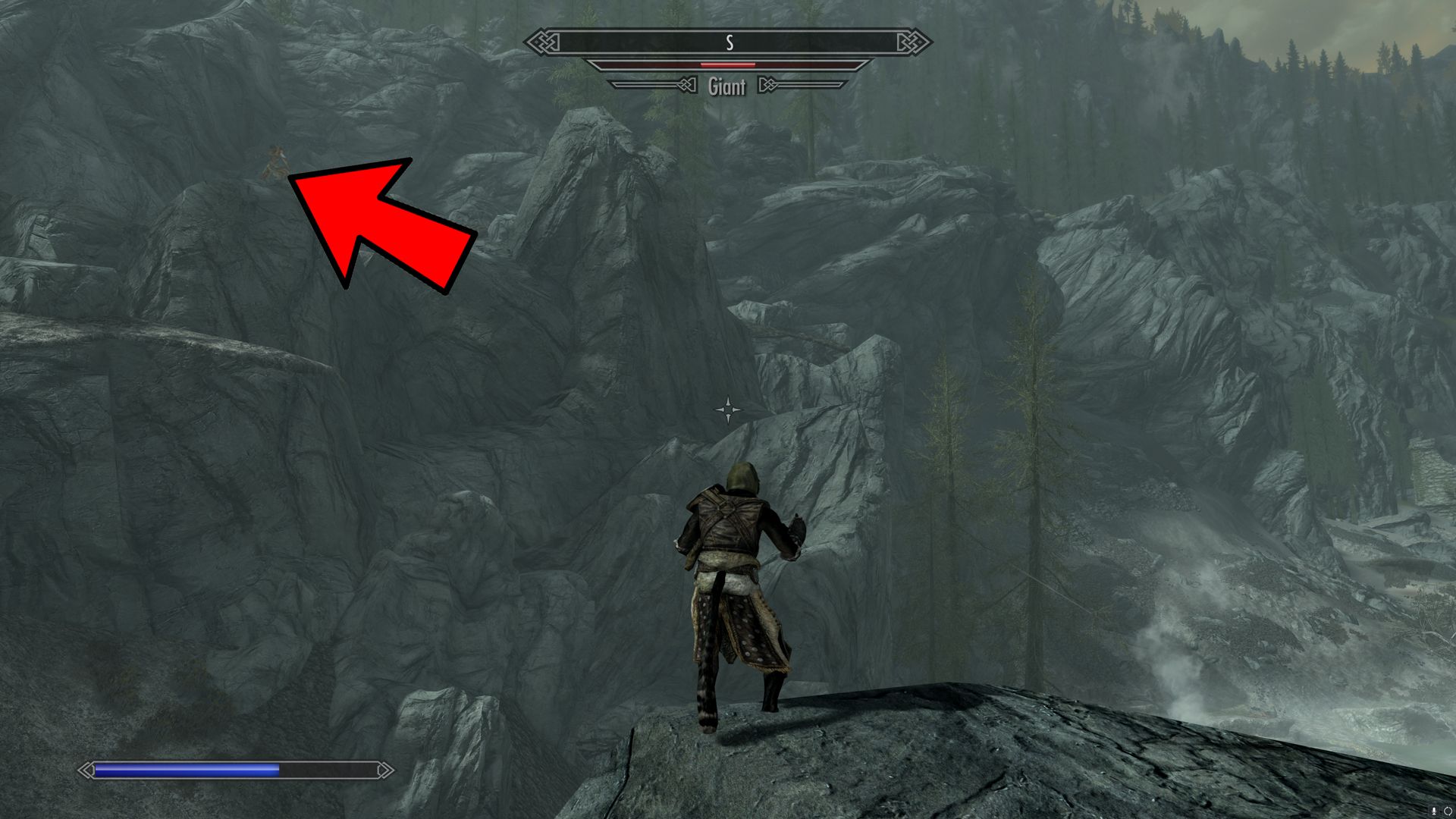Viewport: 1456px width, 819px height.
Task: Click the 'S' marker on the compass bar
Action: pyautogui.click(x=730, y=42)
